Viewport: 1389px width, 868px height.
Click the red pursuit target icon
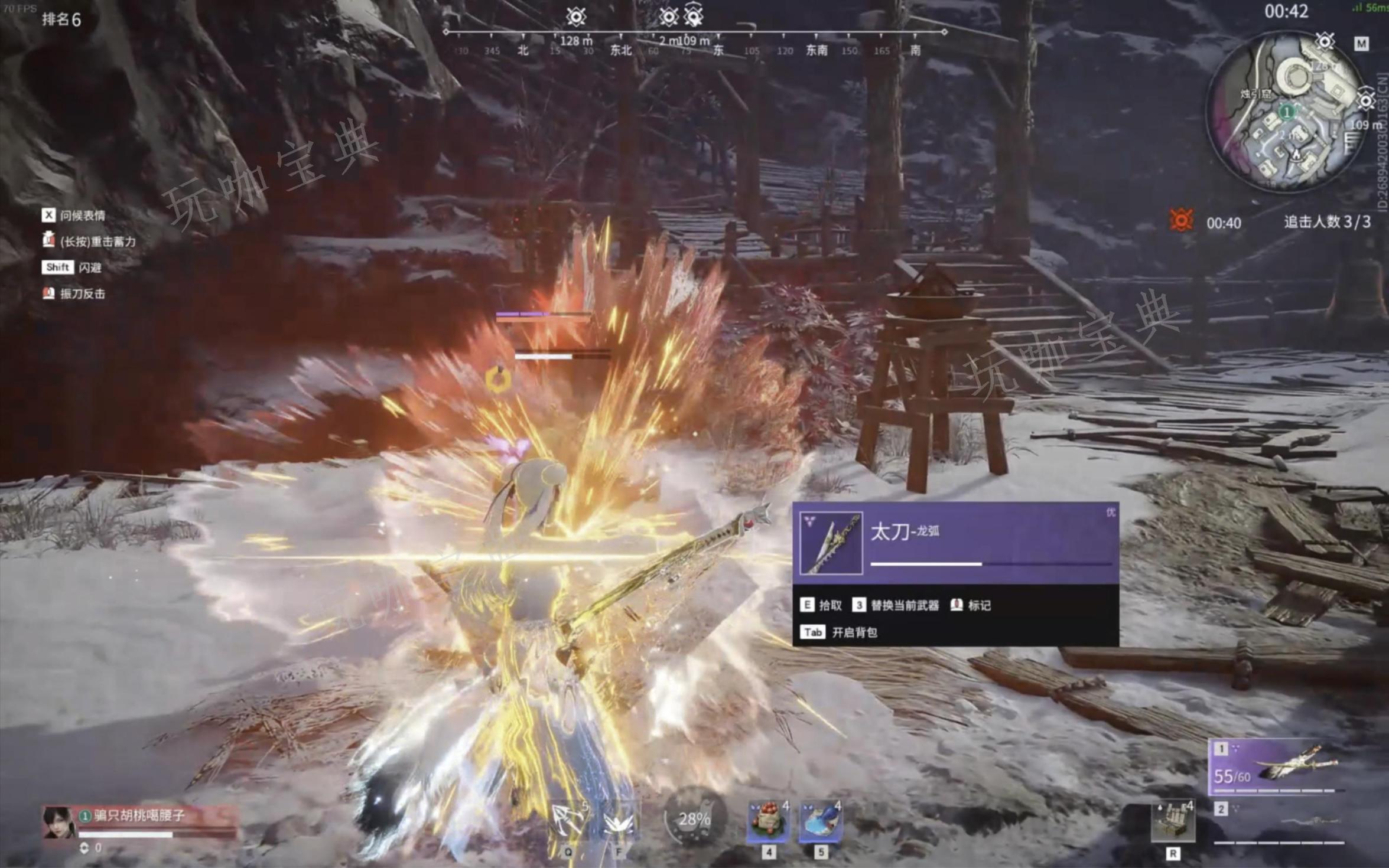point(1180,221)
